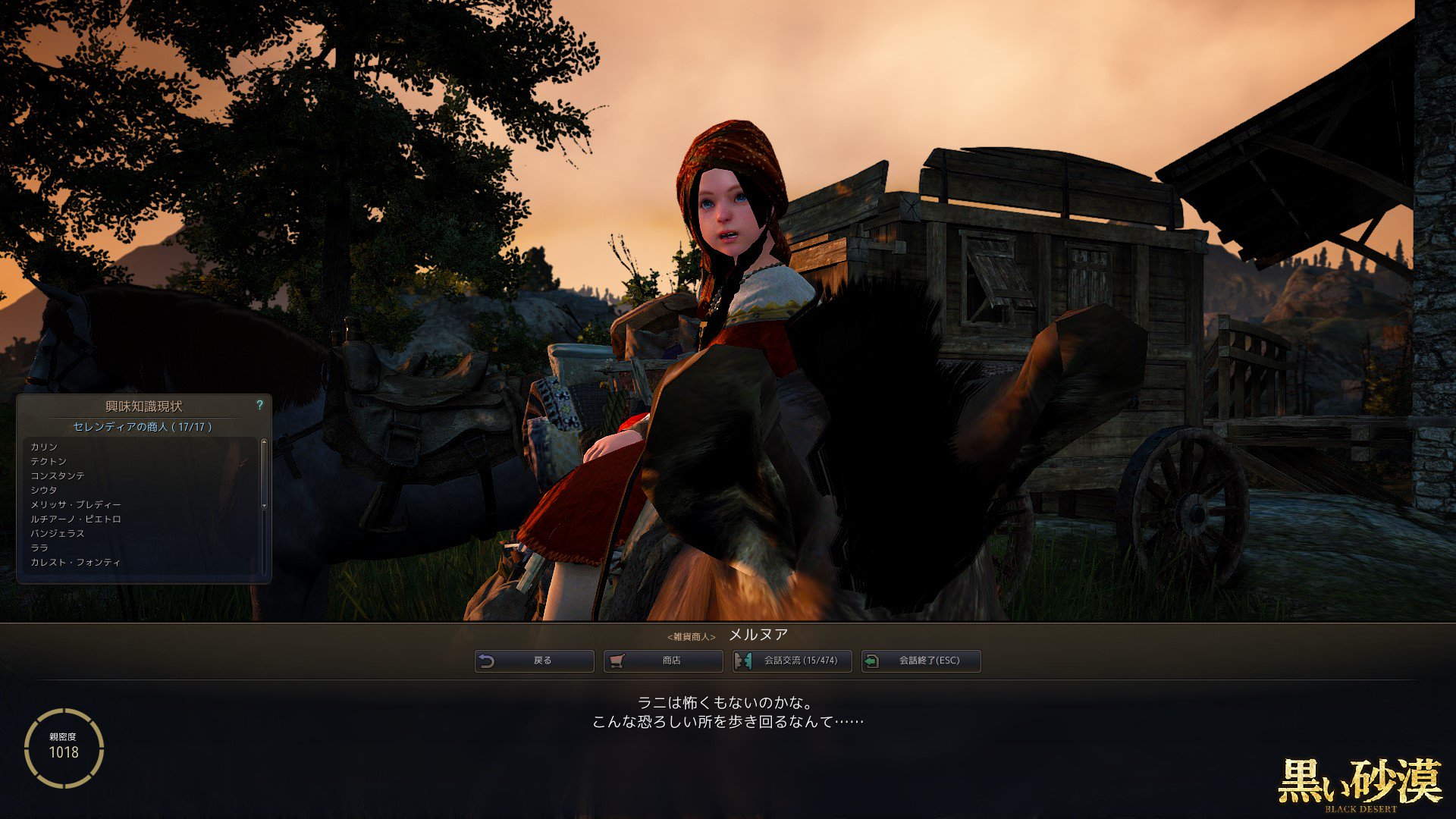Open the help '?' icon on 興味知識現状 panel

(262, 405)
